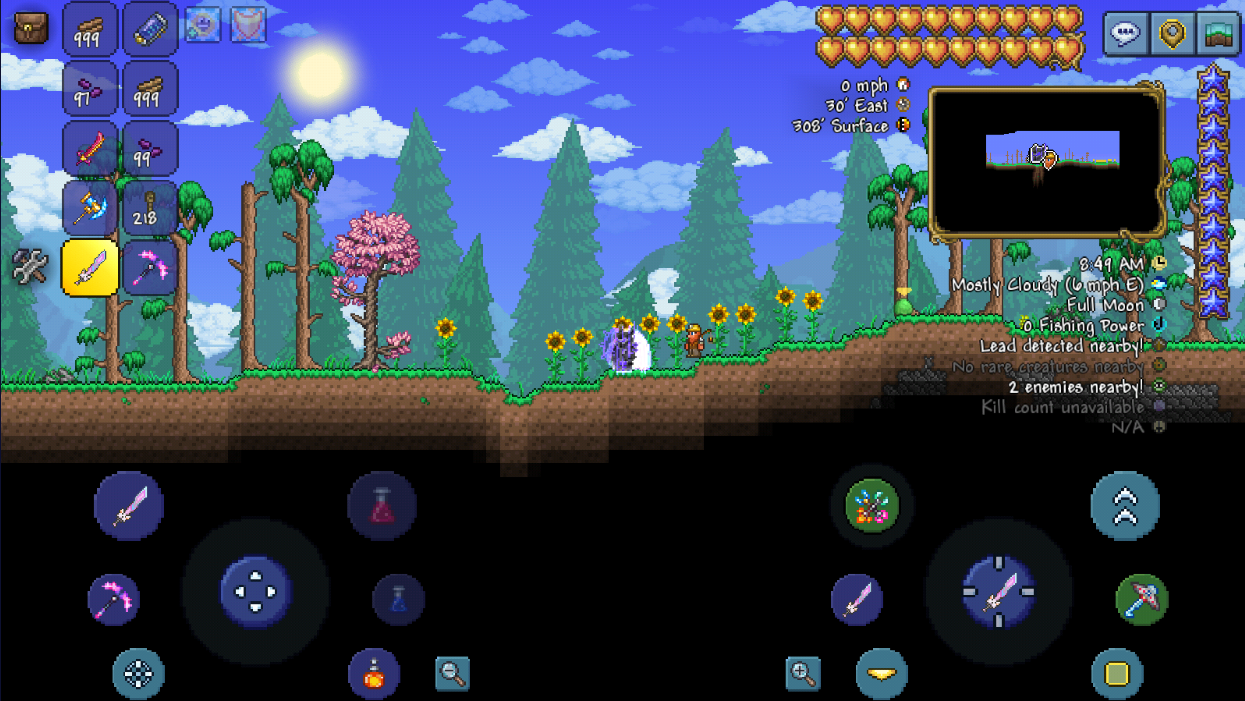Toggle the smart cursor crosshair button
1245x701 pixels.
(138, 673)
